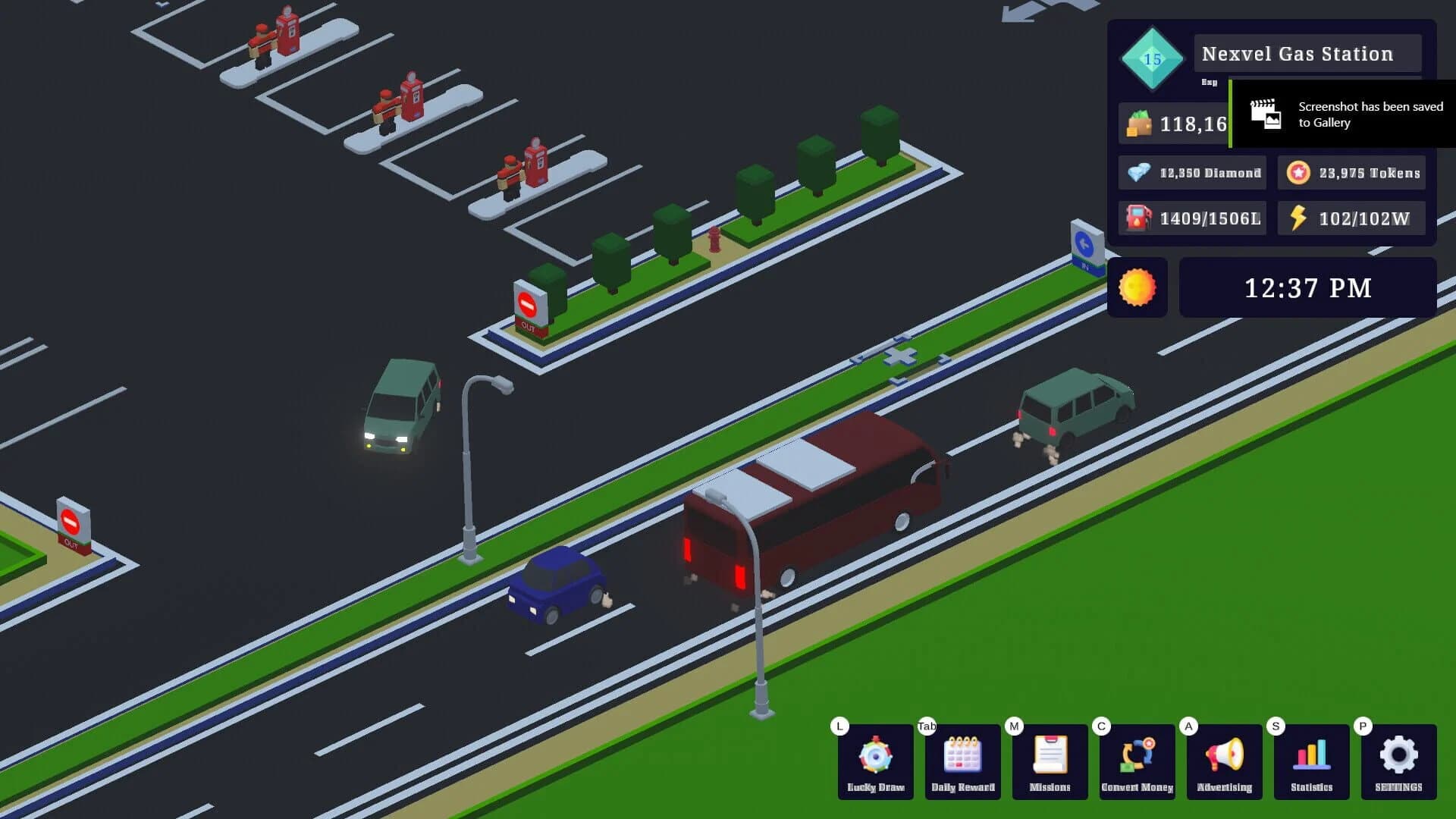
Task: Claim the Daily Reward calendar
Action: pyautogui.click(x=962, y=762)
